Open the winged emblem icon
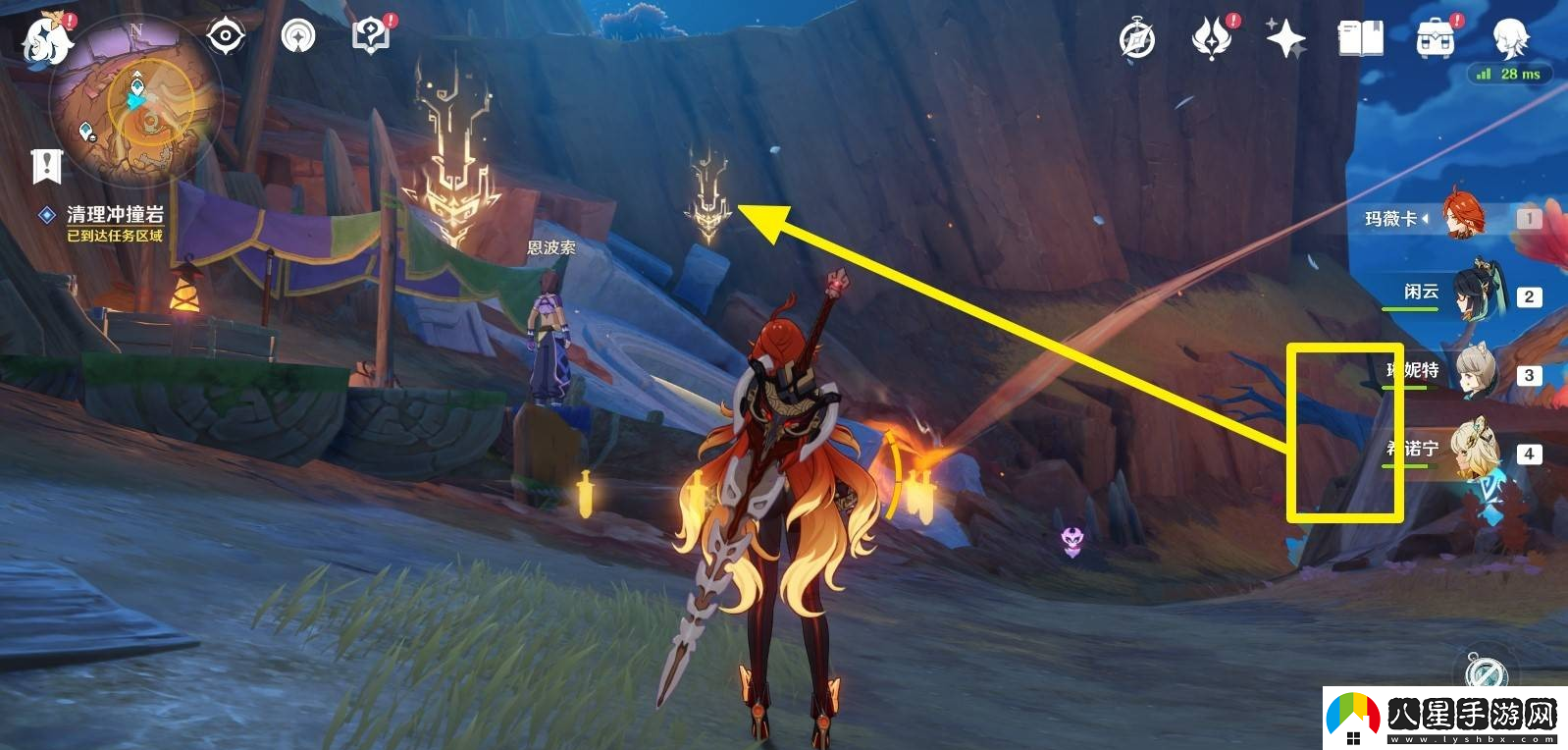Viewport: 1568px width, 750px height. pyautogui.click(x=1213, y=39)
